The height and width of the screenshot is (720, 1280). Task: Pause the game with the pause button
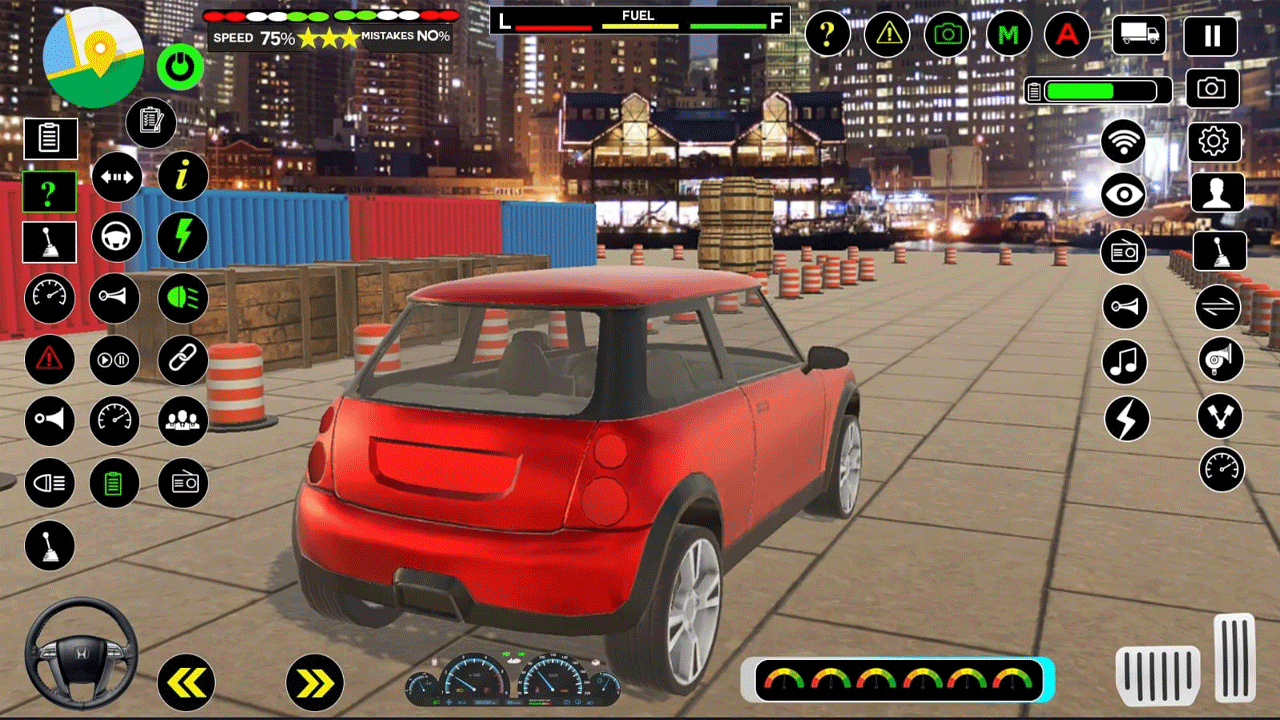(1210, 37)
